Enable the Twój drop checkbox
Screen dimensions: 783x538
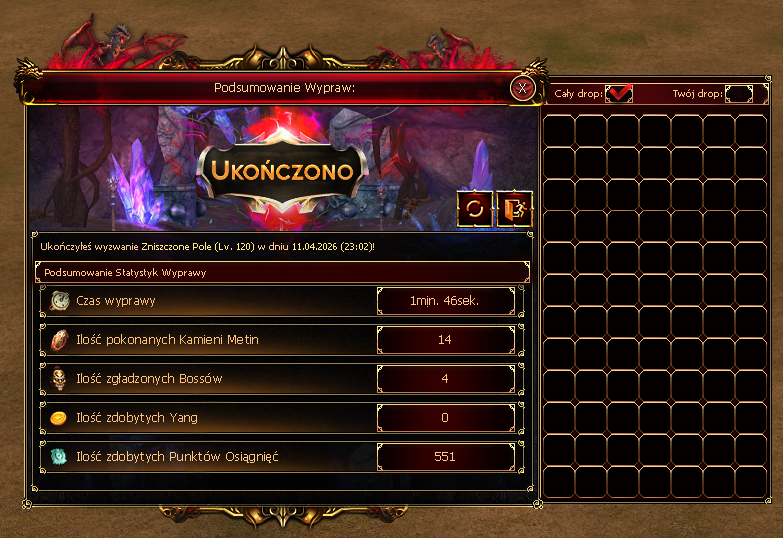(739, 93)
